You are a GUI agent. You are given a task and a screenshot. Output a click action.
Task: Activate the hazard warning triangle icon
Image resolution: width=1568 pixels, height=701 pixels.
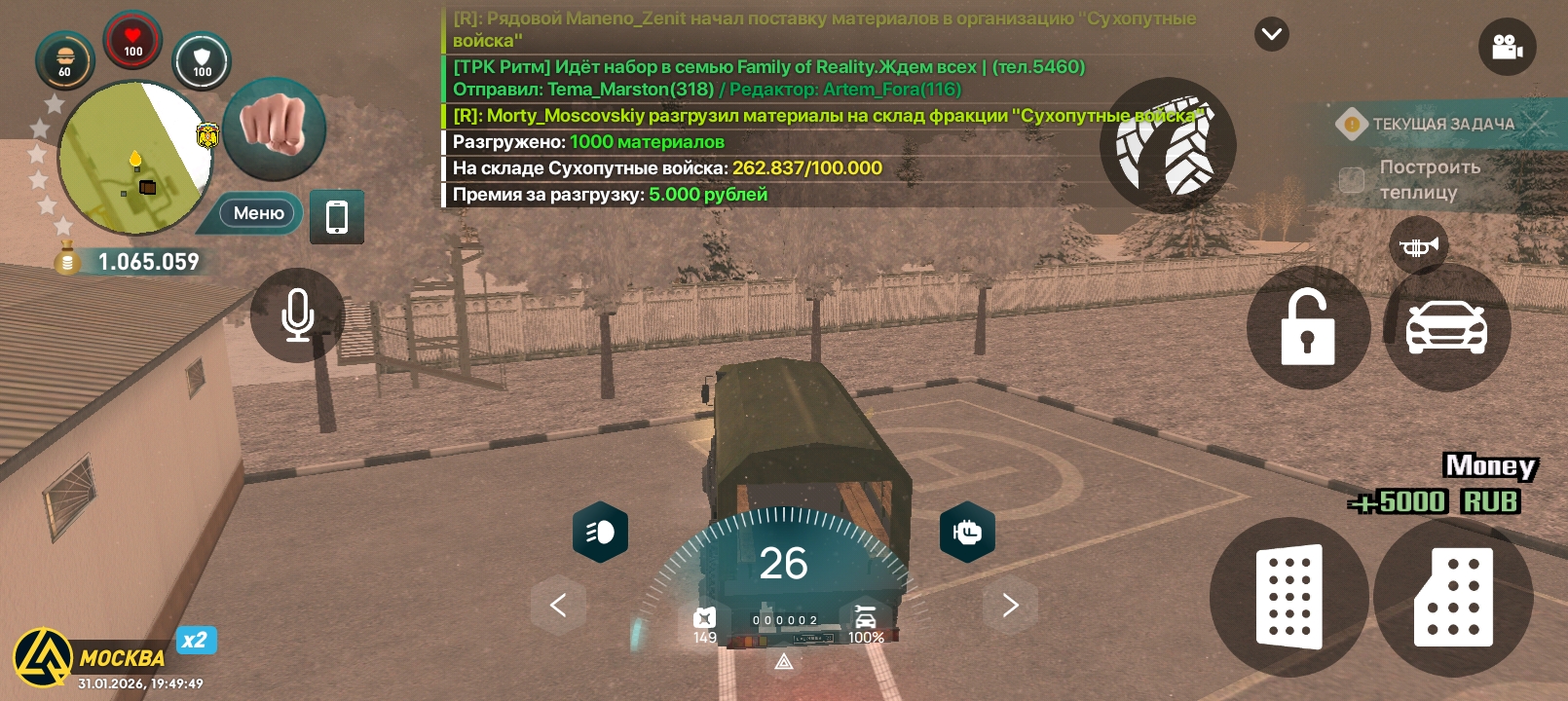click(x=784, y=662)
